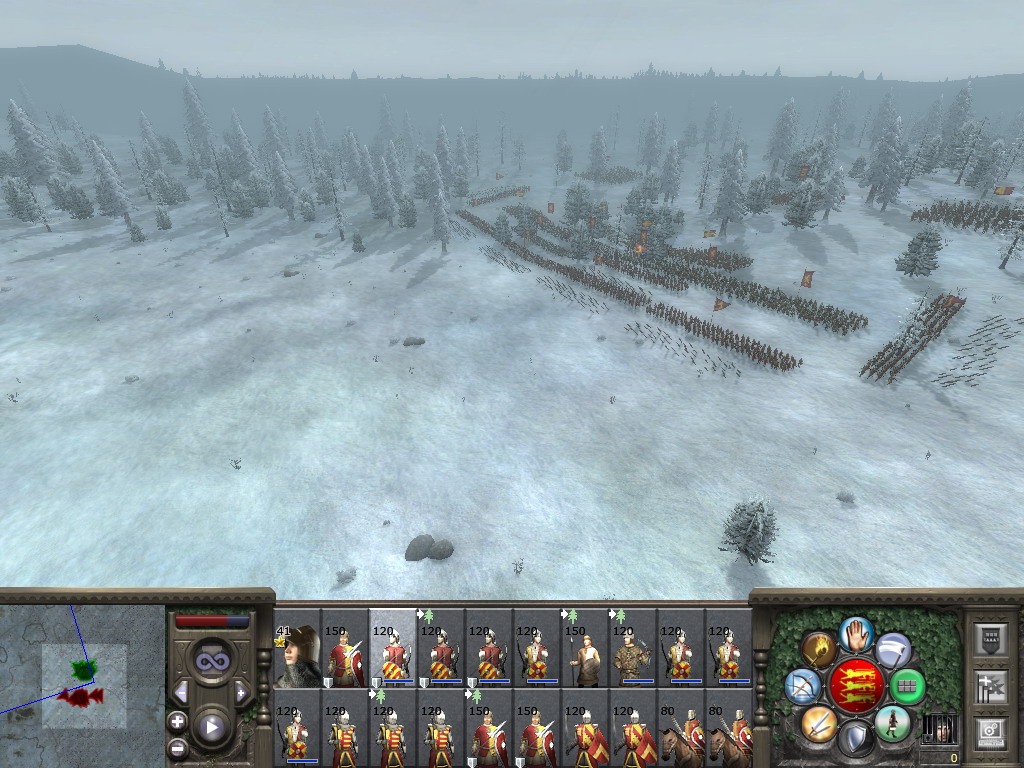1024x768 pixels.
Task: Toggle fire at will bow icon
Action: tap(802, 686)
